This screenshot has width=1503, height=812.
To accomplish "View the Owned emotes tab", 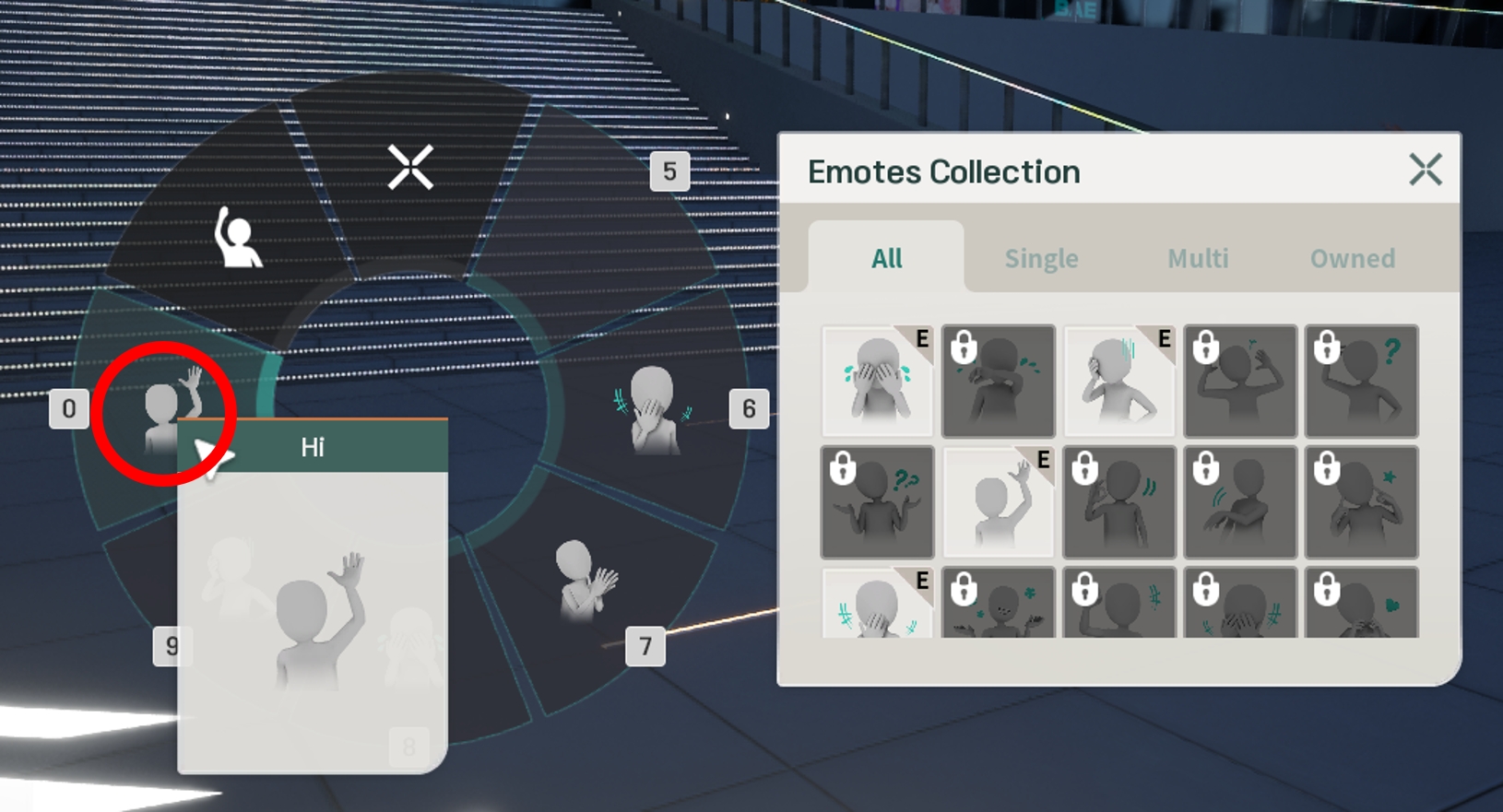I will [x=1352, y=258].
